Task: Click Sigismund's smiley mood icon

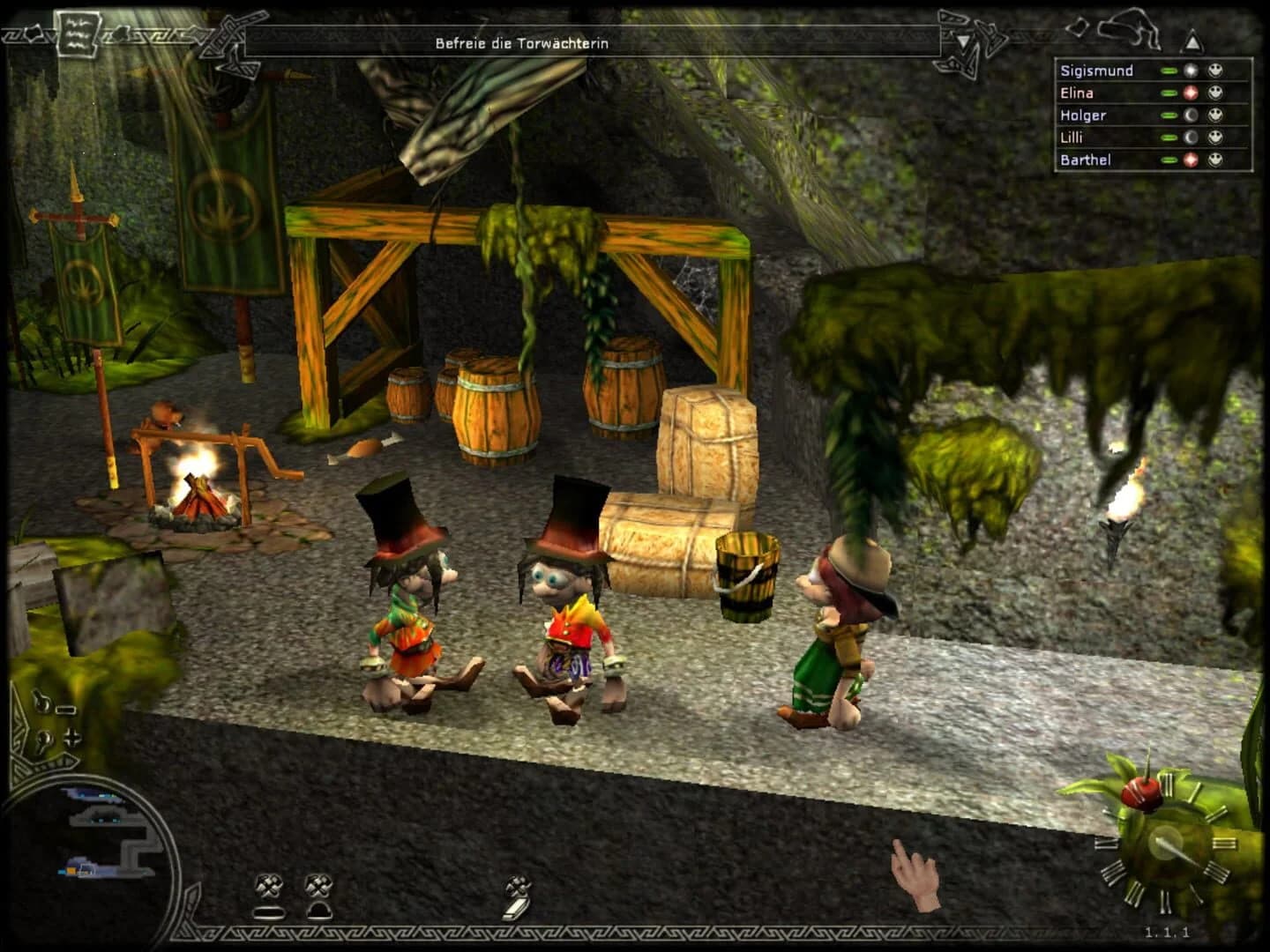Action: click(x=1216, y=71)
